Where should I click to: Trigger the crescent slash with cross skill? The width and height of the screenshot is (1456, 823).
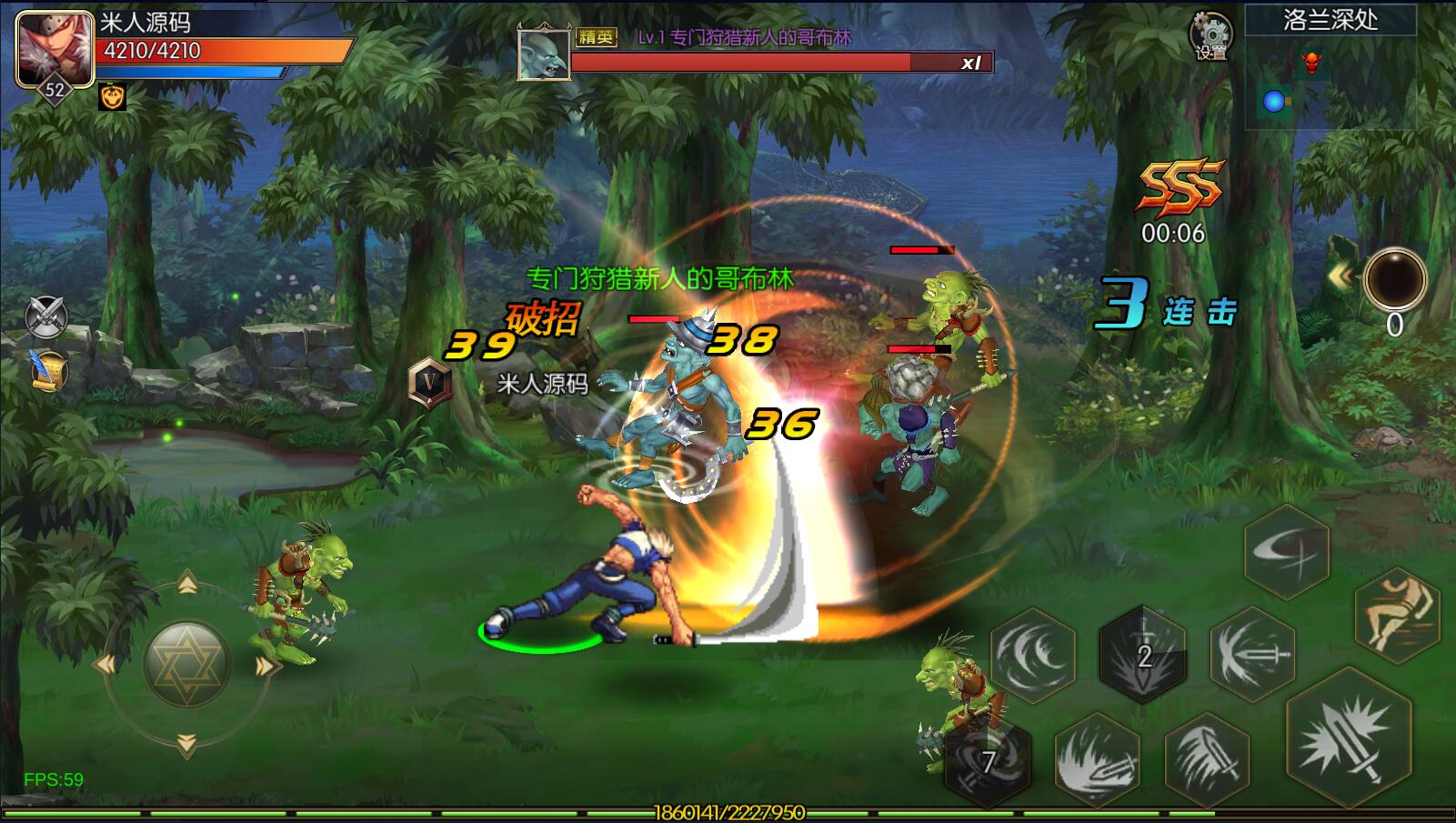point(1287,551)
